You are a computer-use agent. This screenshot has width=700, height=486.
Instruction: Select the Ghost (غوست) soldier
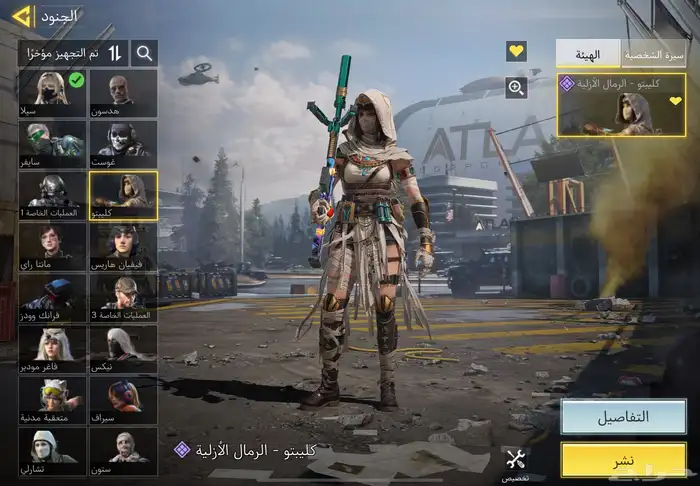(123, 143)
